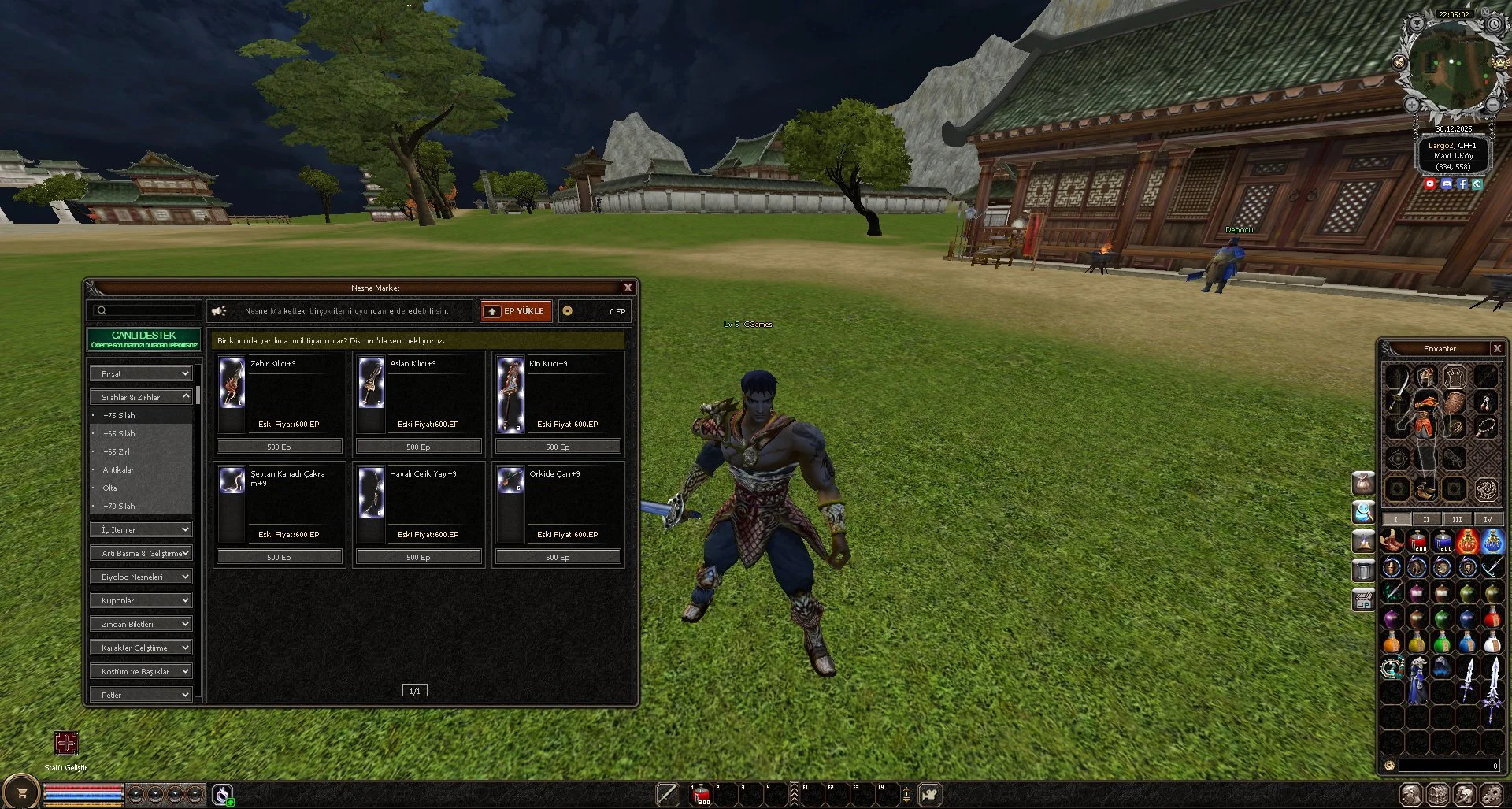Screen dimensions: 1512x809
Task: Select the Havalı Çelik Yay+9 item
Action: tap(418, 504)
